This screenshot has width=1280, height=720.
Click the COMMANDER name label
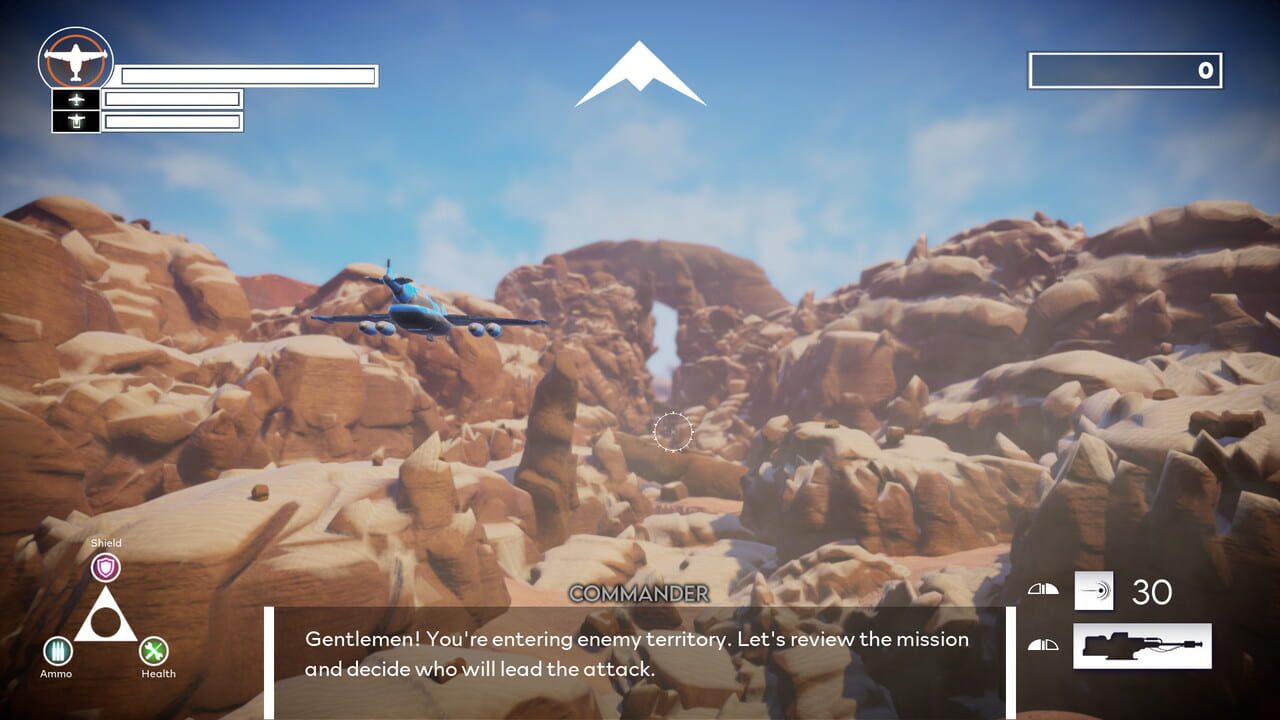pyautogui.click(x=640, y=594)
